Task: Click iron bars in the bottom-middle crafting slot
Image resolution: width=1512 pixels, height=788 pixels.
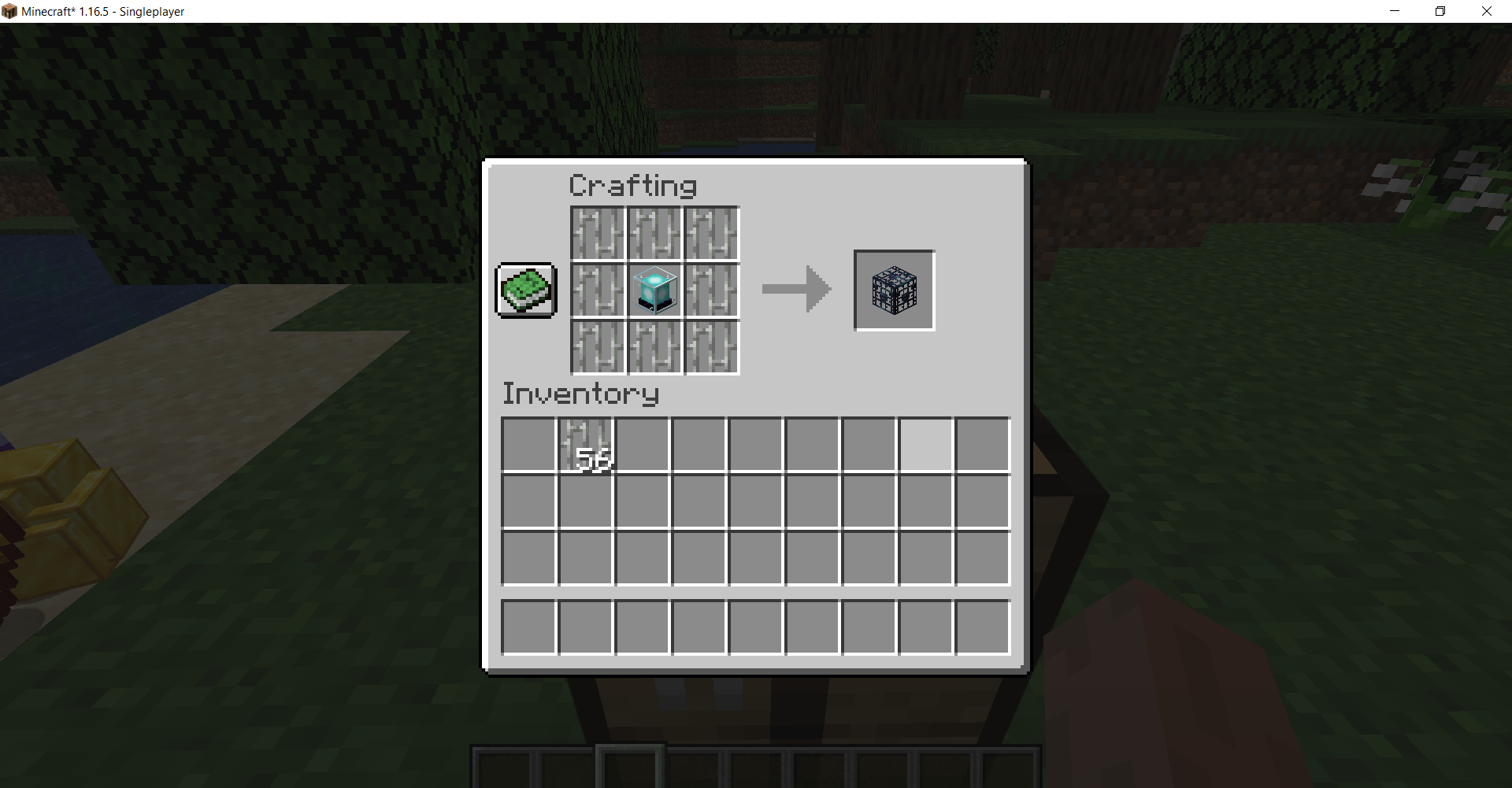Action: tap(654, 346)
